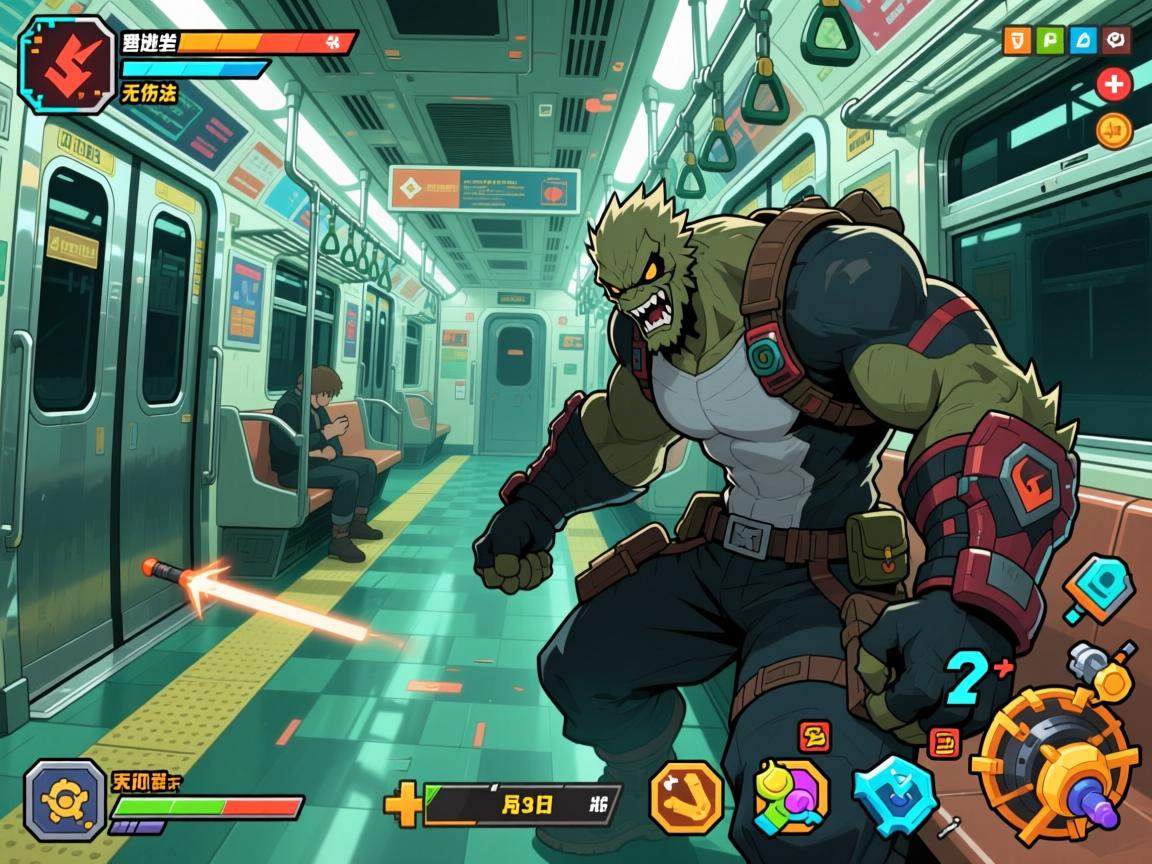The width and height of the screenshot is (1152, 864).
Task: Open the gear emblem badge
Action: click(x=65, y=799)
